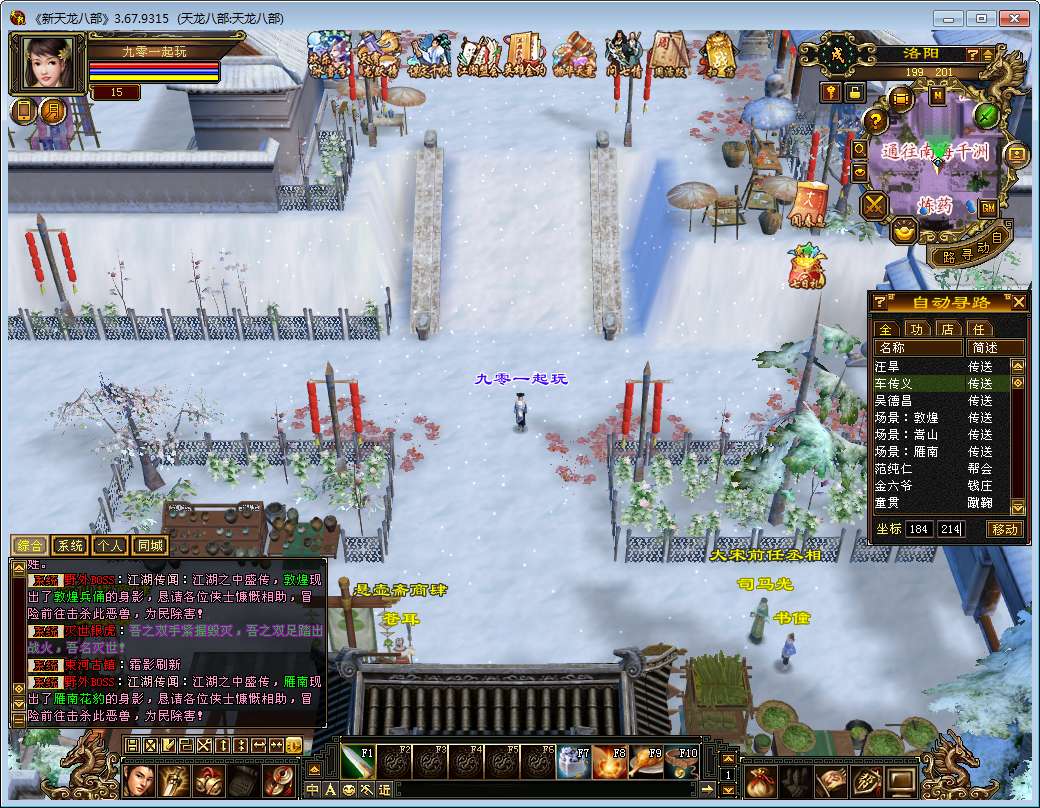1040x808 pixels.
Task: Click the player portrait avatar
Action: [47, 64]
